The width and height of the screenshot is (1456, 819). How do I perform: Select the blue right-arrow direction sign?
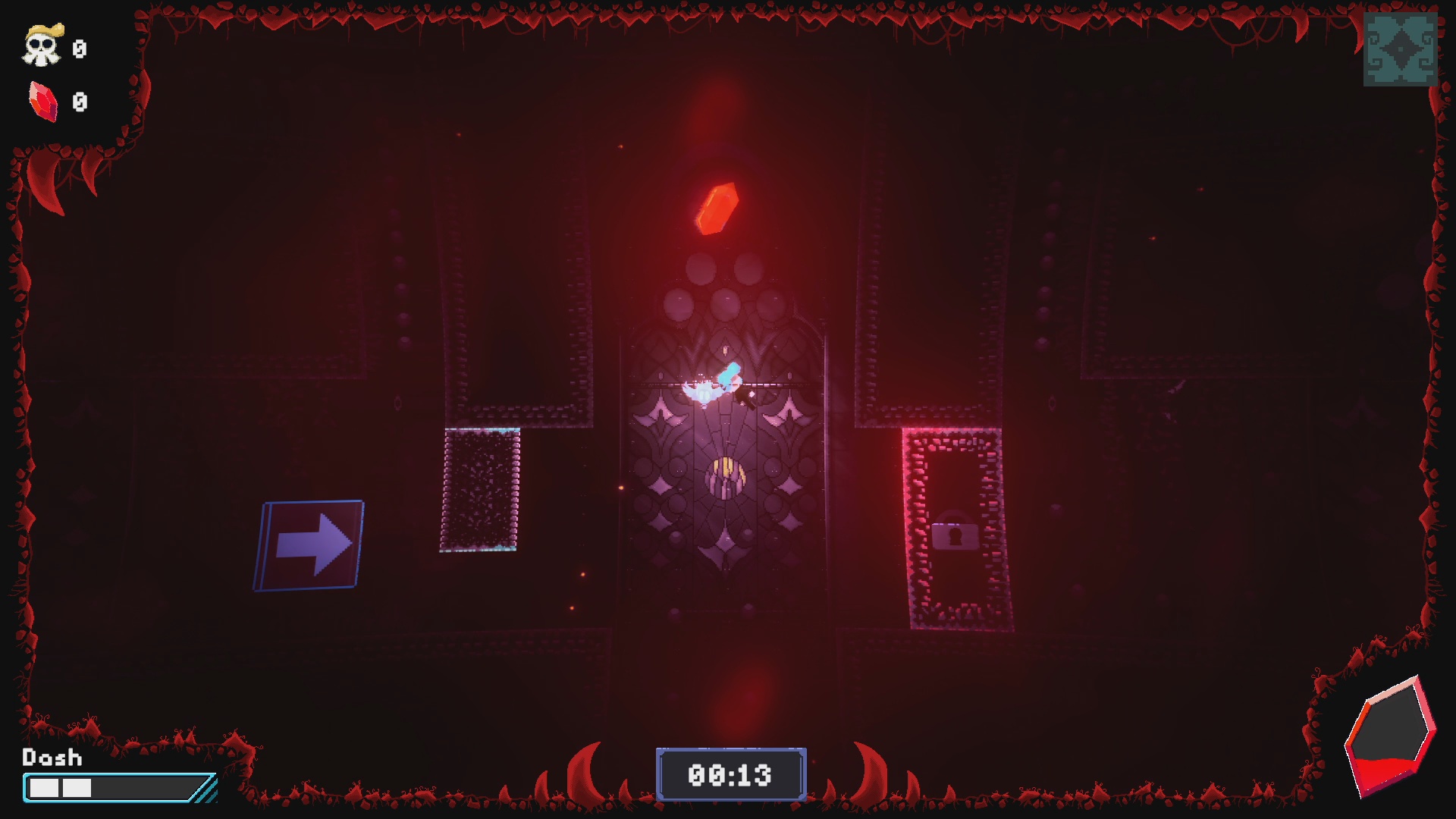[312, 544]
